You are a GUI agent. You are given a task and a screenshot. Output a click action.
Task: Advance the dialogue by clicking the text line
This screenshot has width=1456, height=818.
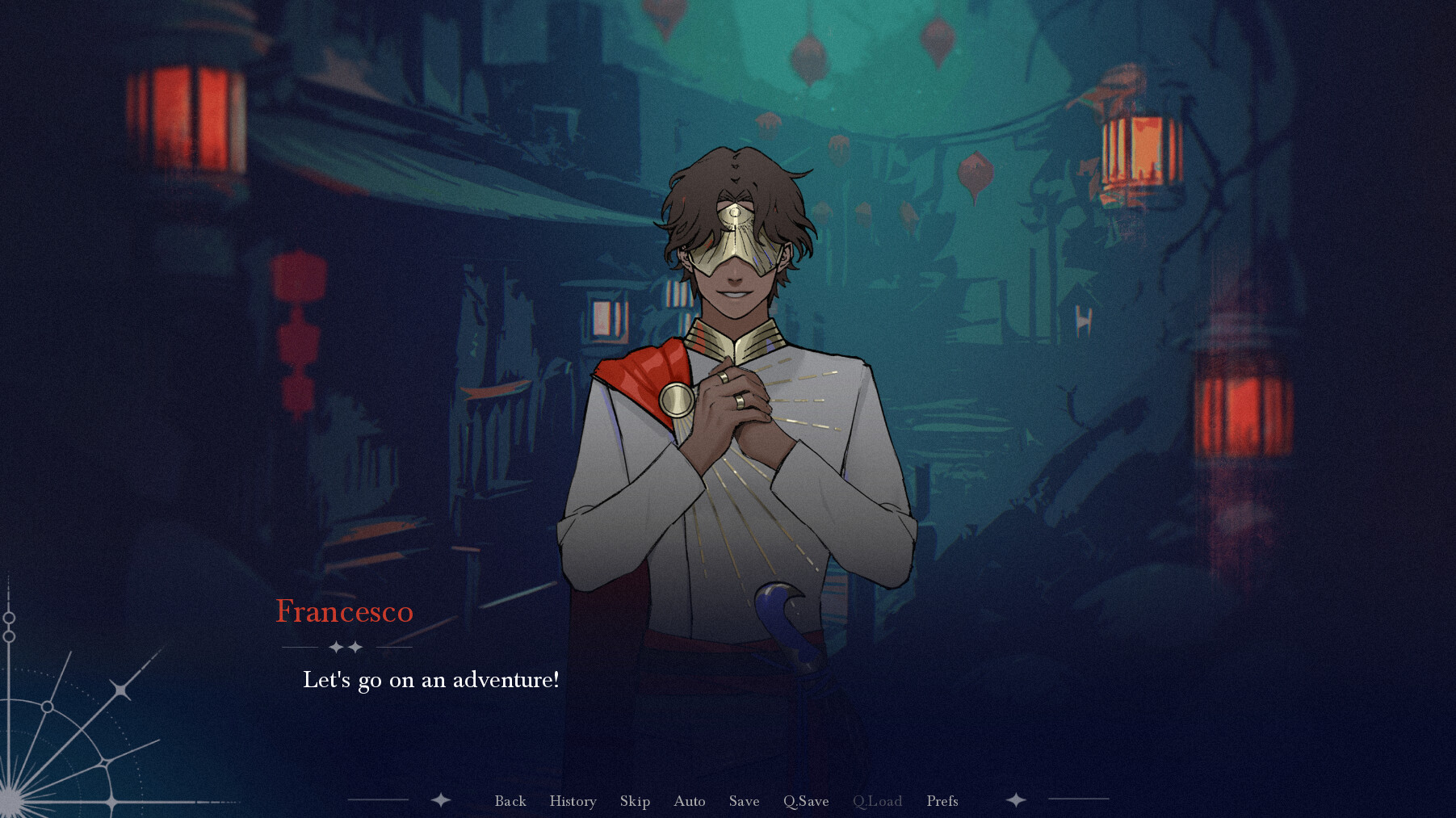tap(430, 681)
